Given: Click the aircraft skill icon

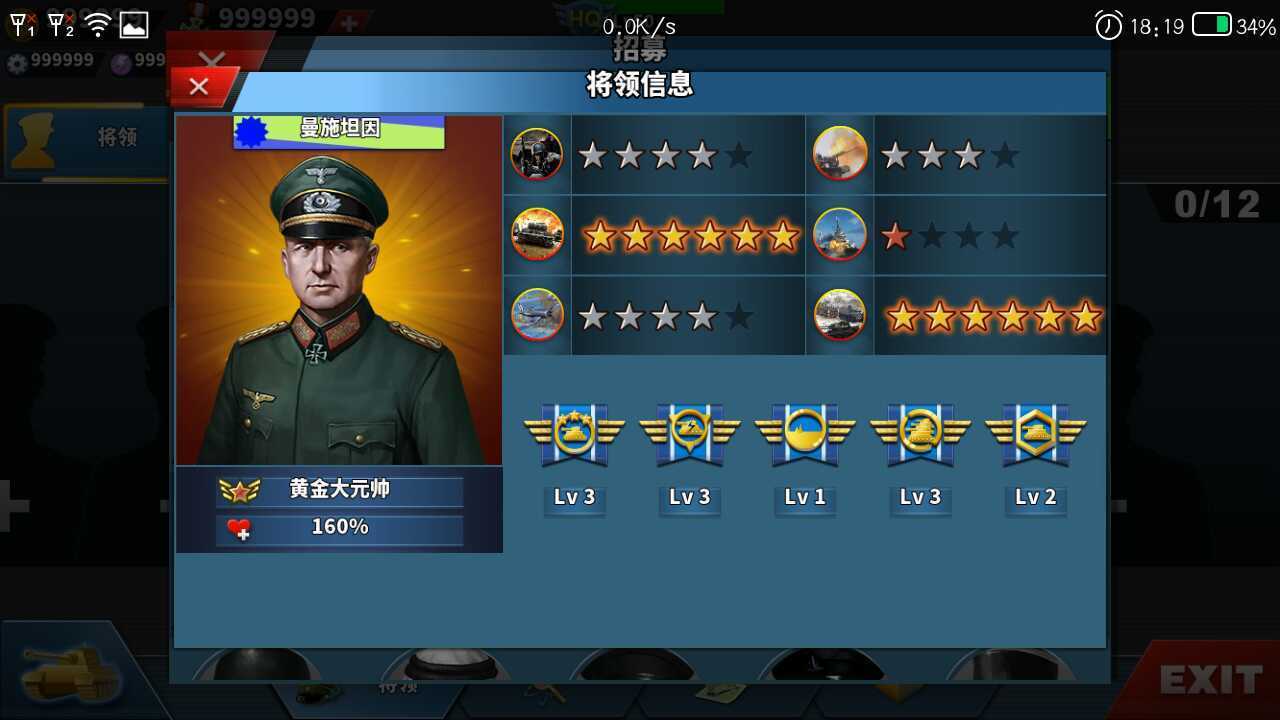Looking at the screenshot, I should click(536, 315).
